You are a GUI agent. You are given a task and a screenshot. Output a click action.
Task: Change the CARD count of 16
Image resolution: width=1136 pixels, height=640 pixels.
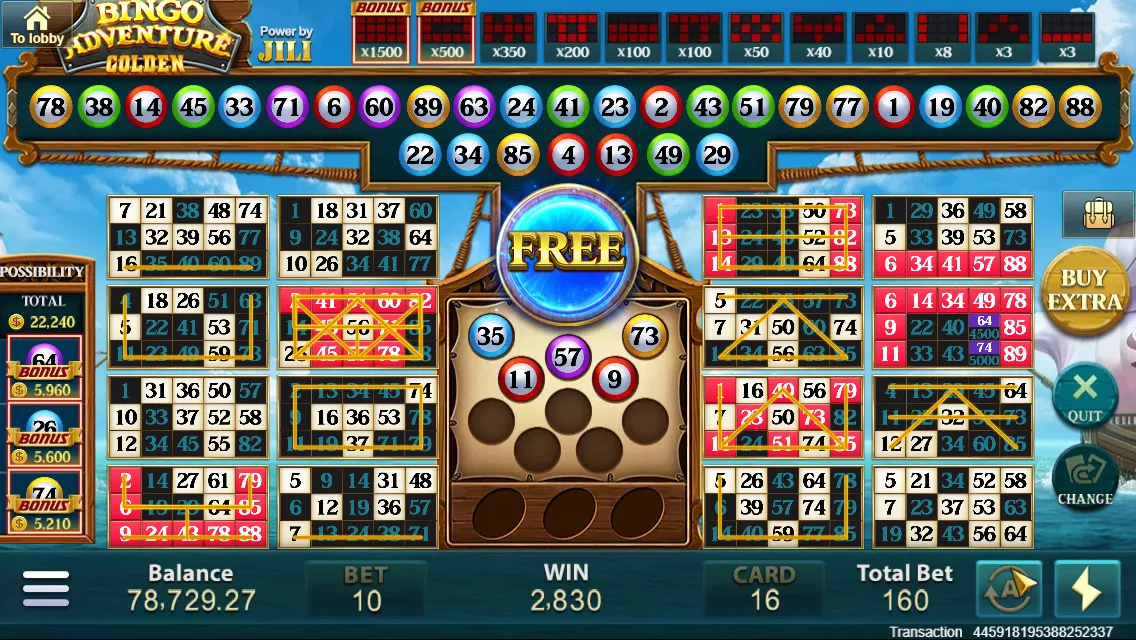(764, 588)
